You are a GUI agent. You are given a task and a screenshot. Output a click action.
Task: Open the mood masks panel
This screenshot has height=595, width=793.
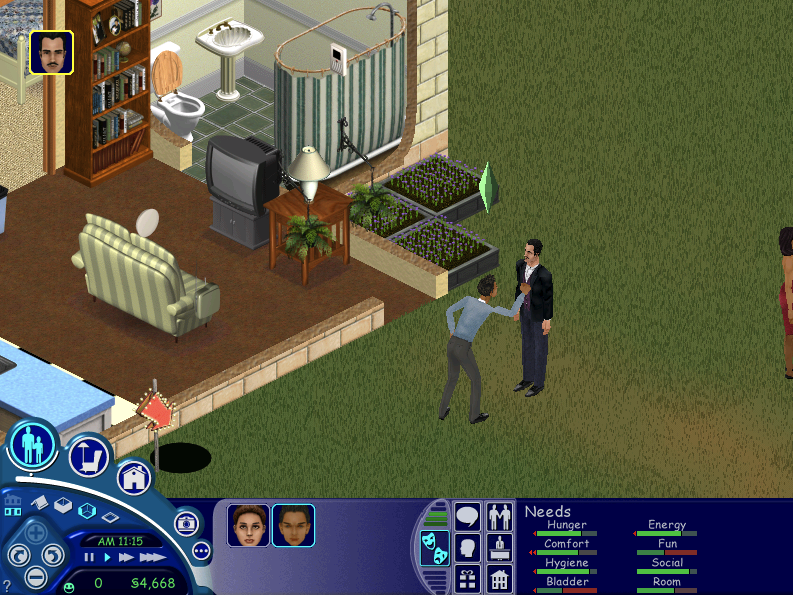tap(434, 546)
